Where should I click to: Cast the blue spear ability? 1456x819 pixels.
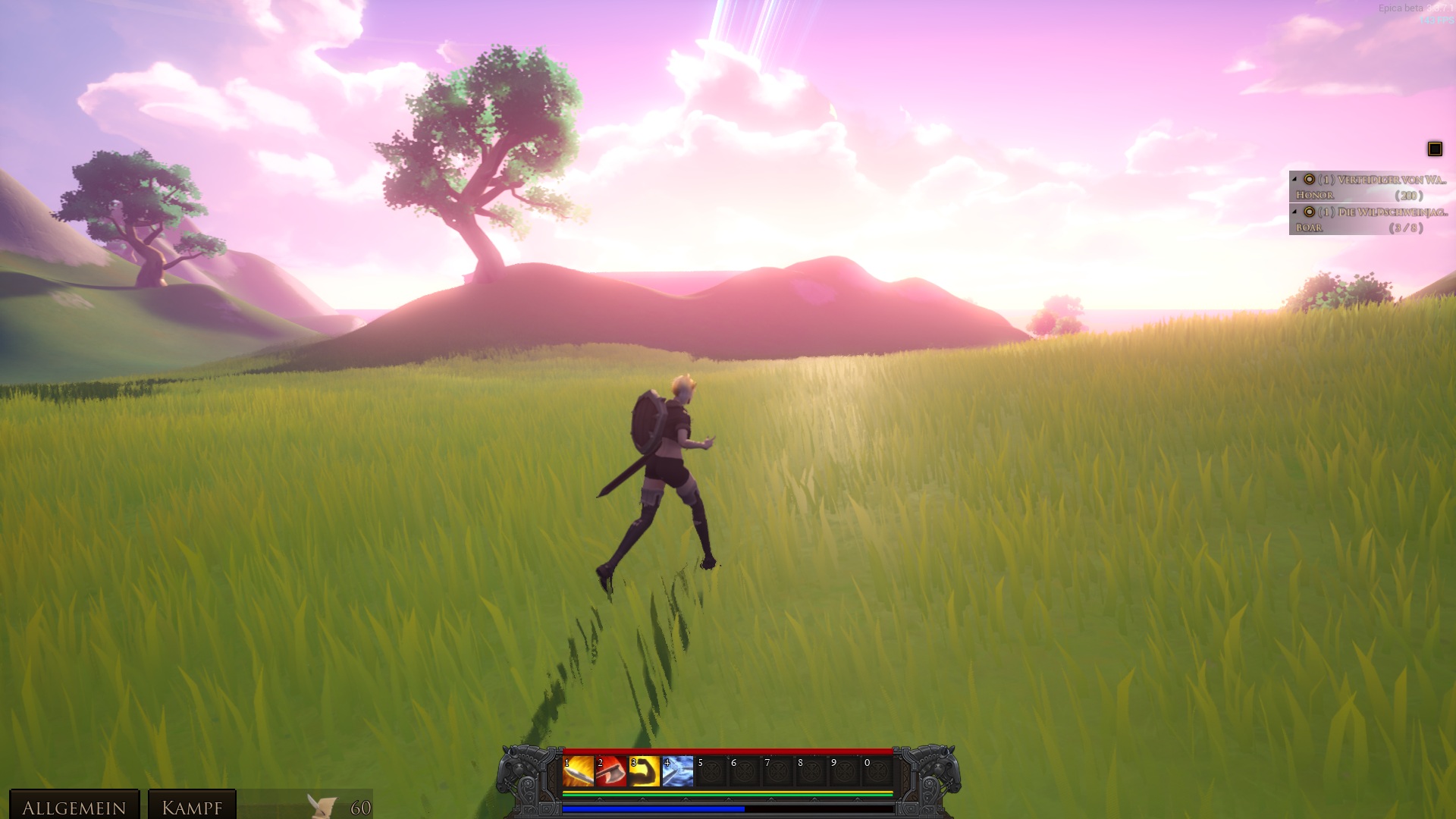[678, 772]
